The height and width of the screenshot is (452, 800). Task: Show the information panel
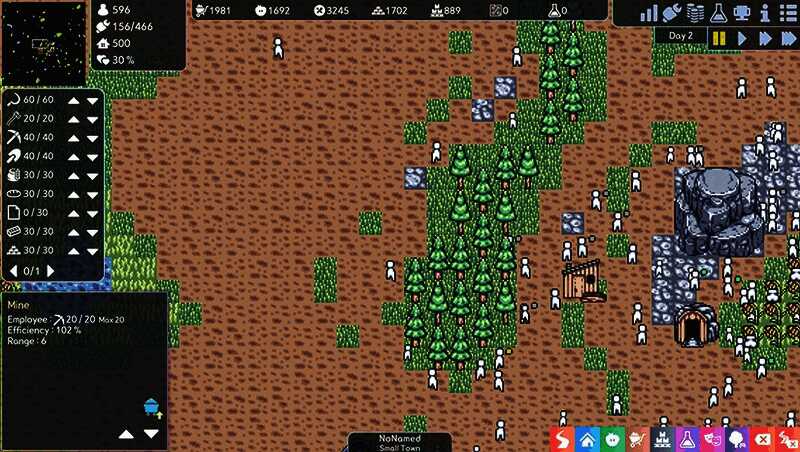click(x=763, y=13)
